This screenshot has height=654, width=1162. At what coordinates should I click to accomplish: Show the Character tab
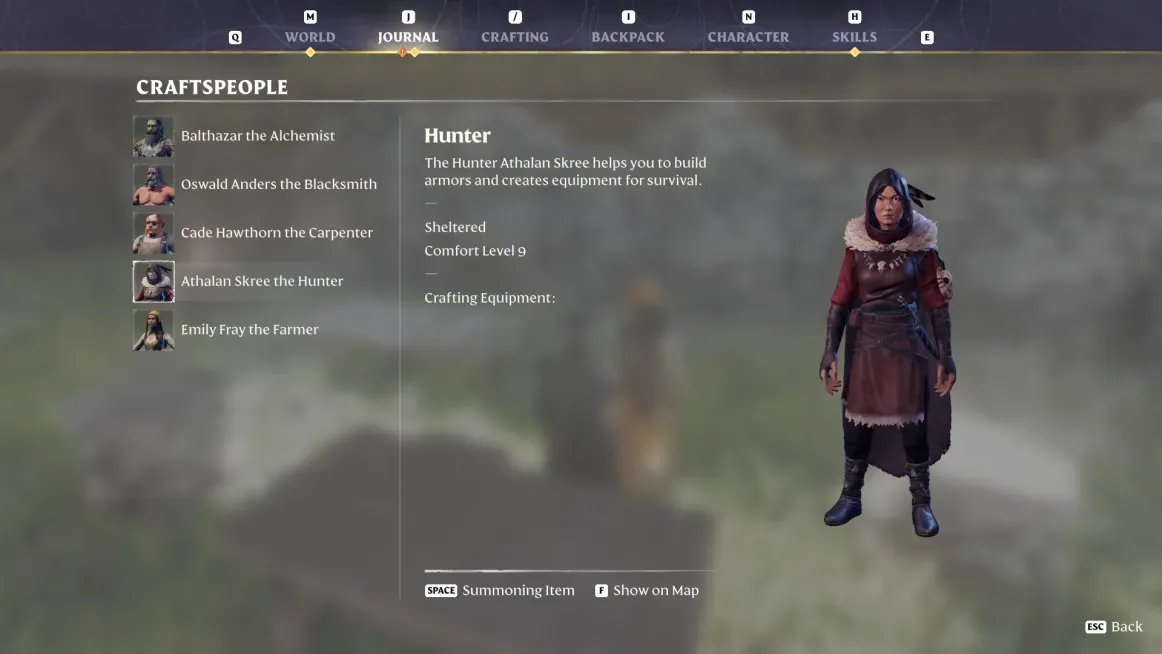click(748, 37)
